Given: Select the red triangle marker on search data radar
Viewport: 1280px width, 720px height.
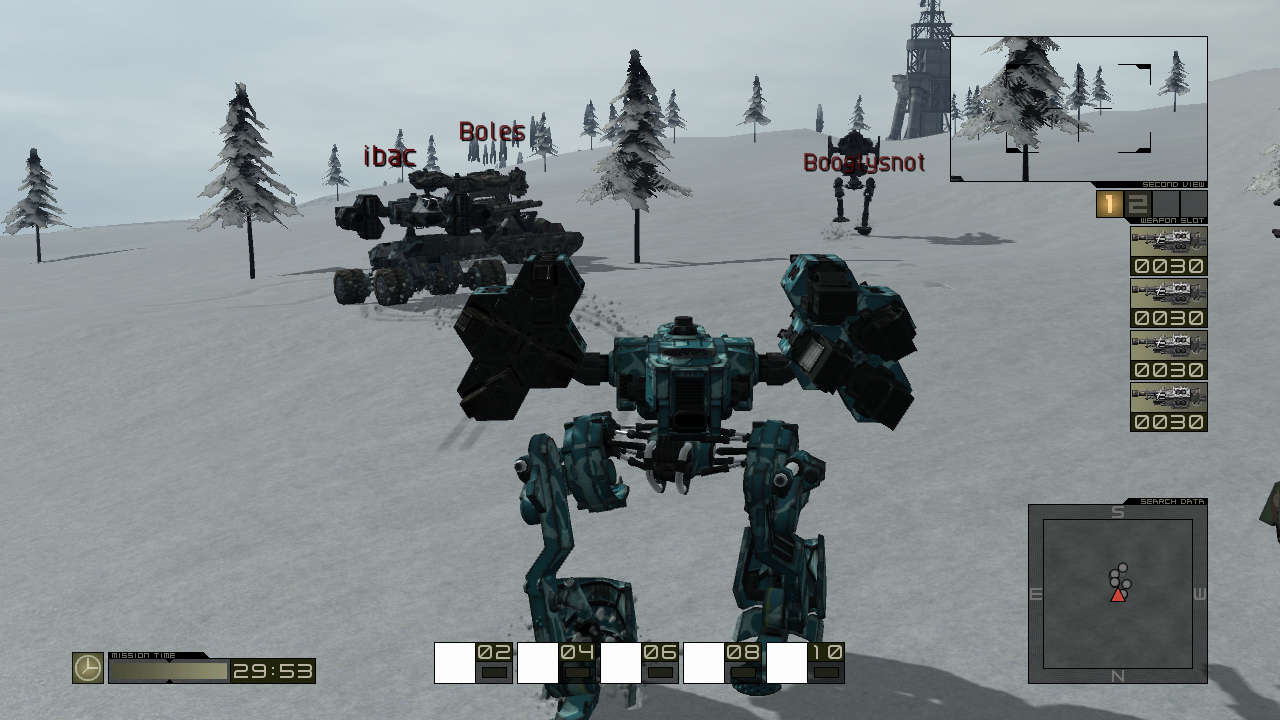Looking at the screenshot, I should click(1117, 598).
